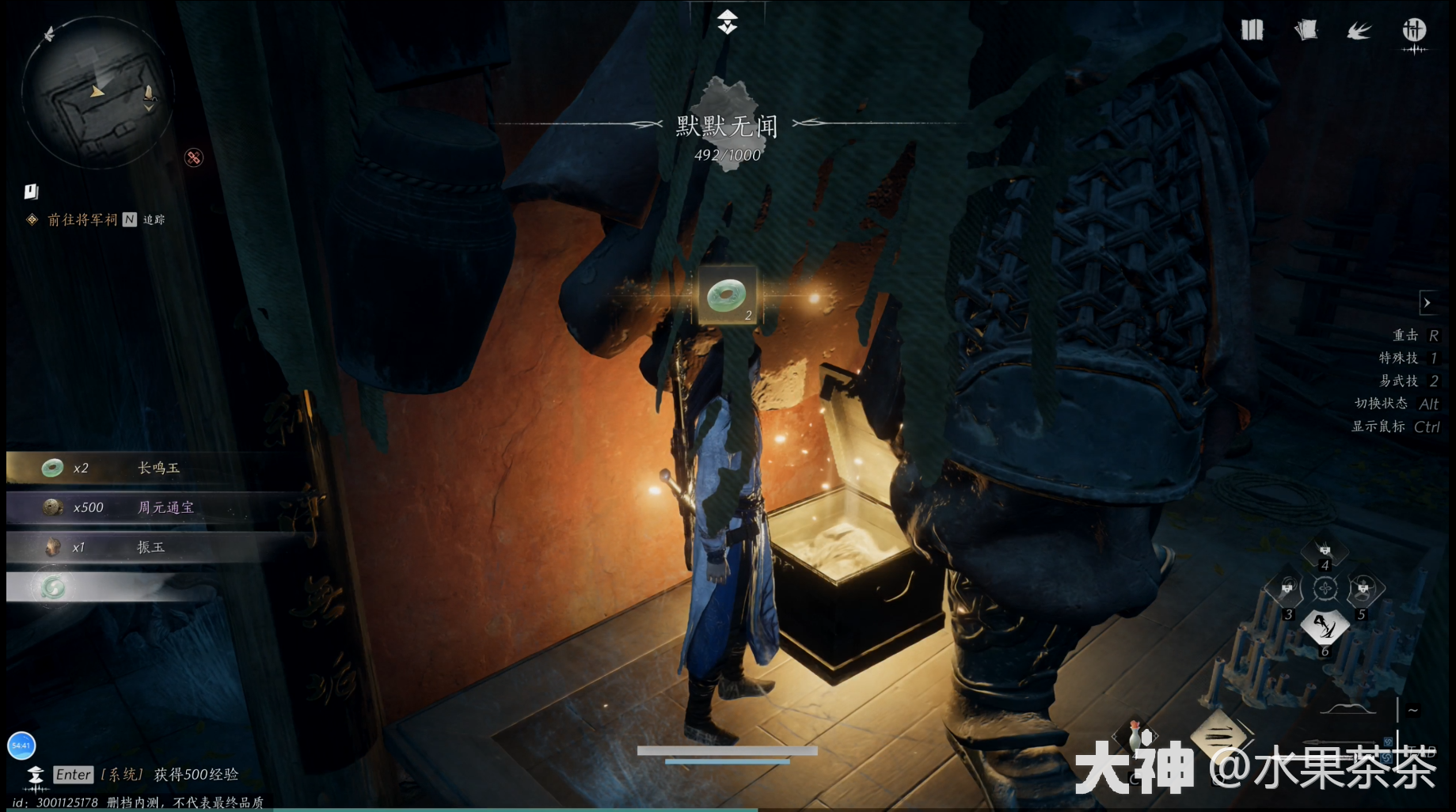Expand the side panel arrow button

tap(1427, 302)
